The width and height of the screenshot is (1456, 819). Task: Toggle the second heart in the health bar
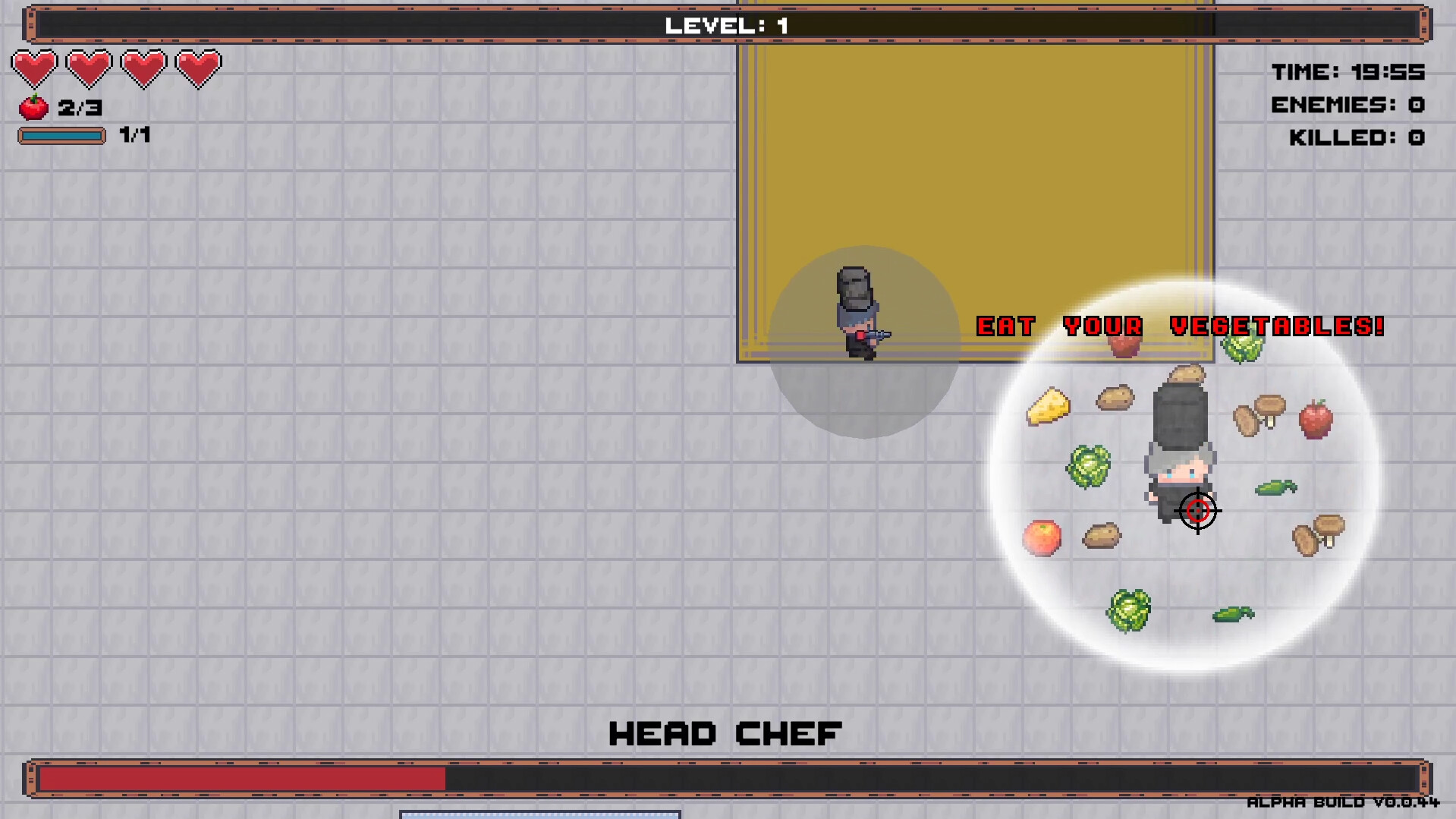click(89, 68)
